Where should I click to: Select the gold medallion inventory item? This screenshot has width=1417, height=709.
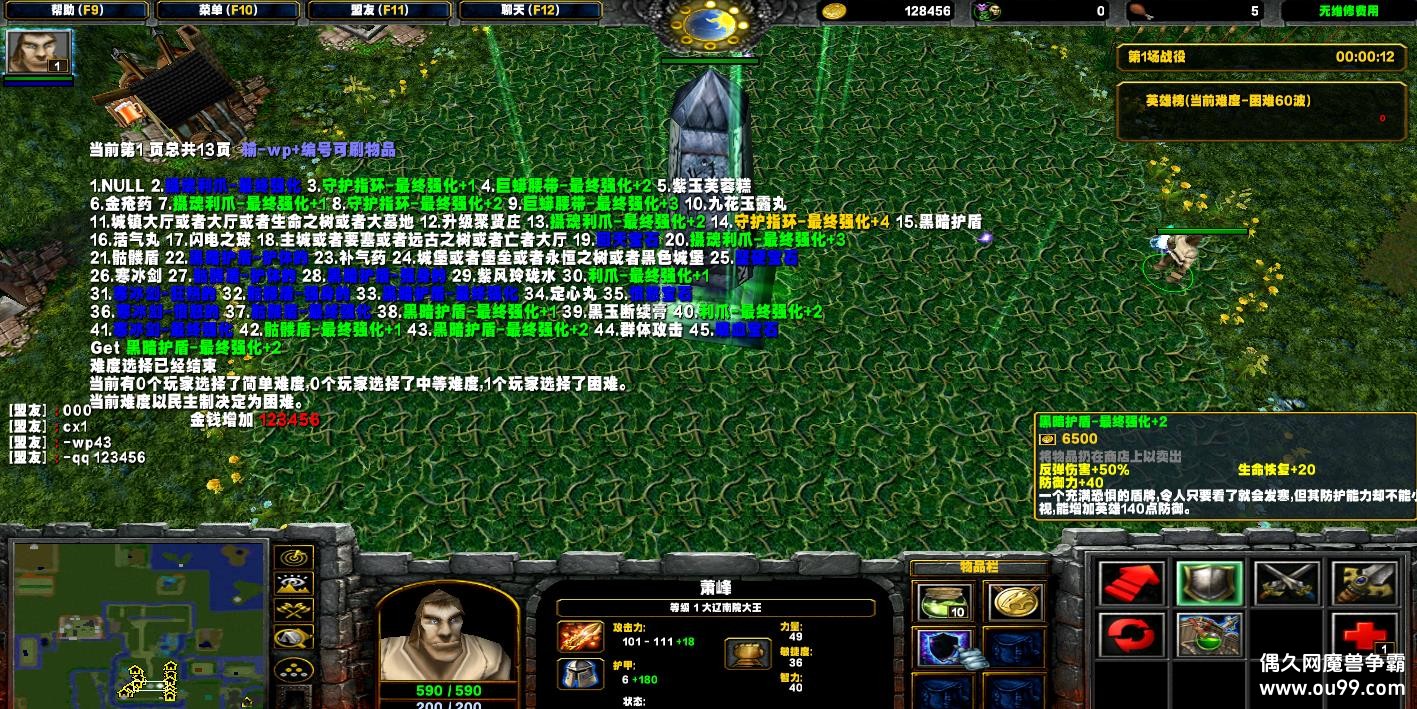[x=1014, y=602]
